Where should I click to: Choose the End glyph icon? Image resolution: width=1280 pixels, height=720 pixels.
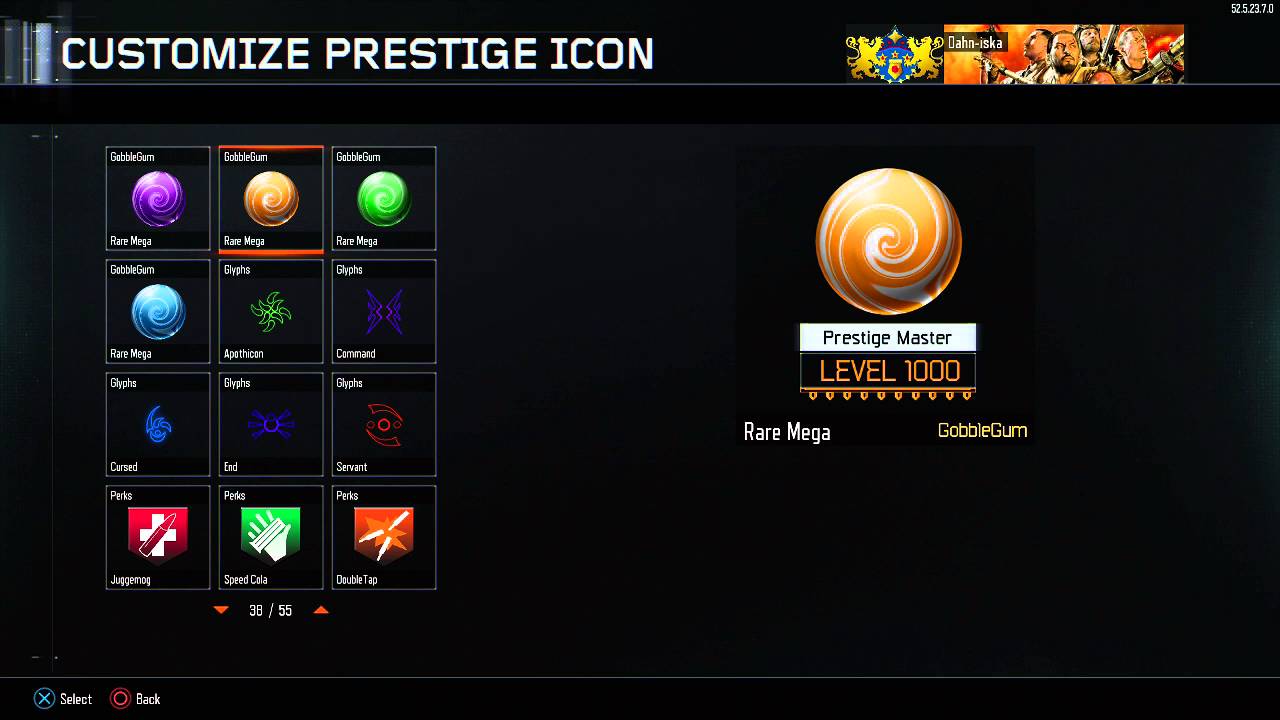270,424
